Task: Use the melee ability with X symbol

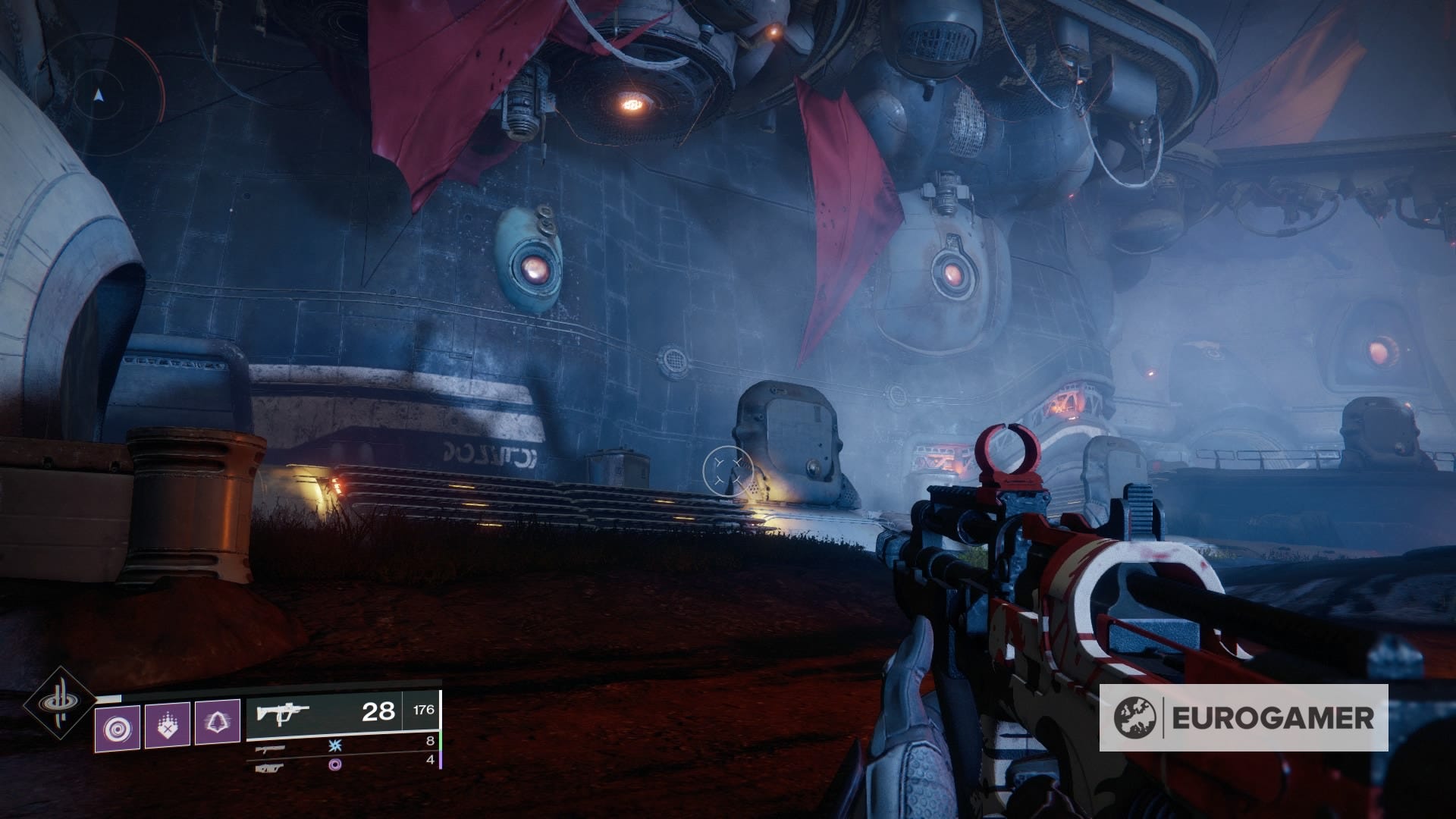Action: point(168,724)
